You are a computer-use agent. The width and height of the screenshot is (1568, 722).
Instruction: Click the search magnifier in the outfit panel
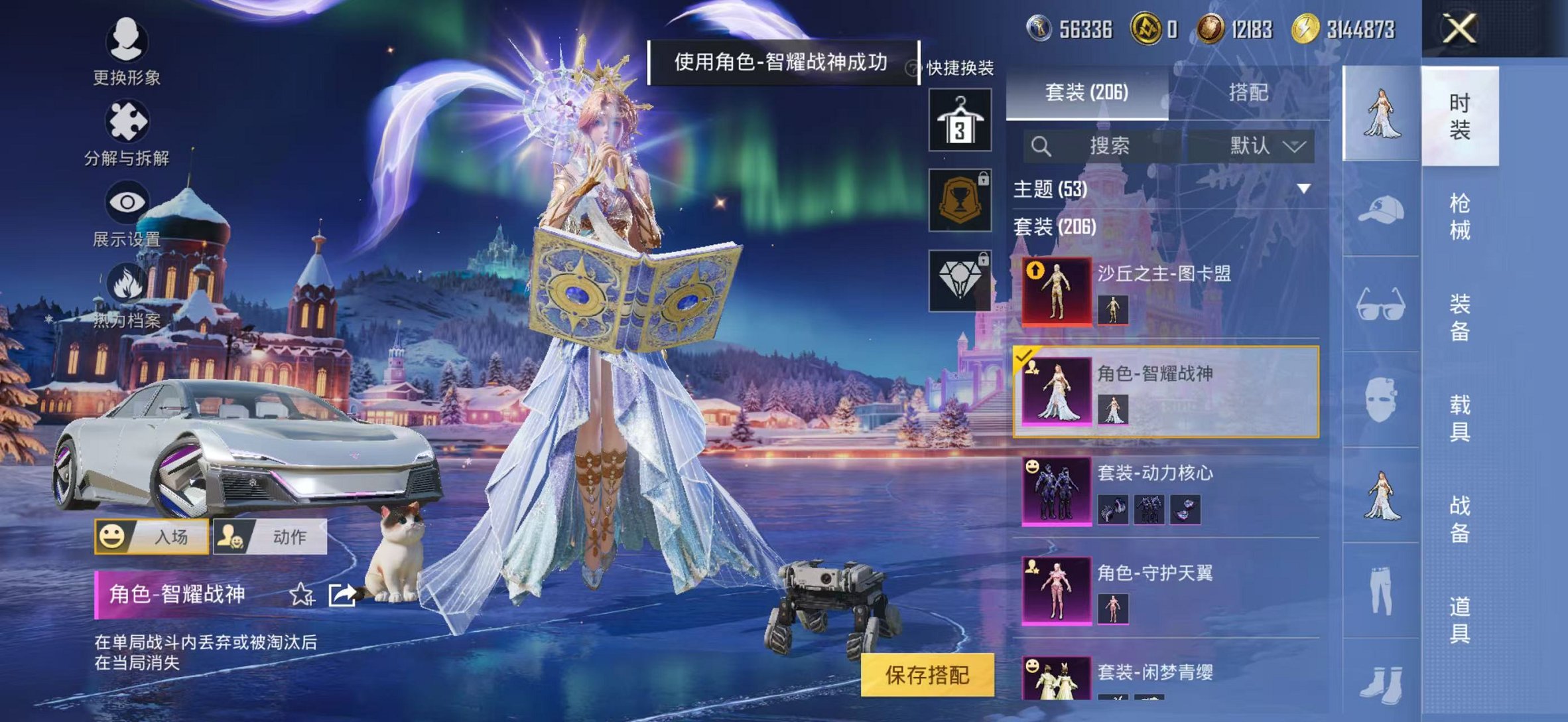pos(1041,146)
